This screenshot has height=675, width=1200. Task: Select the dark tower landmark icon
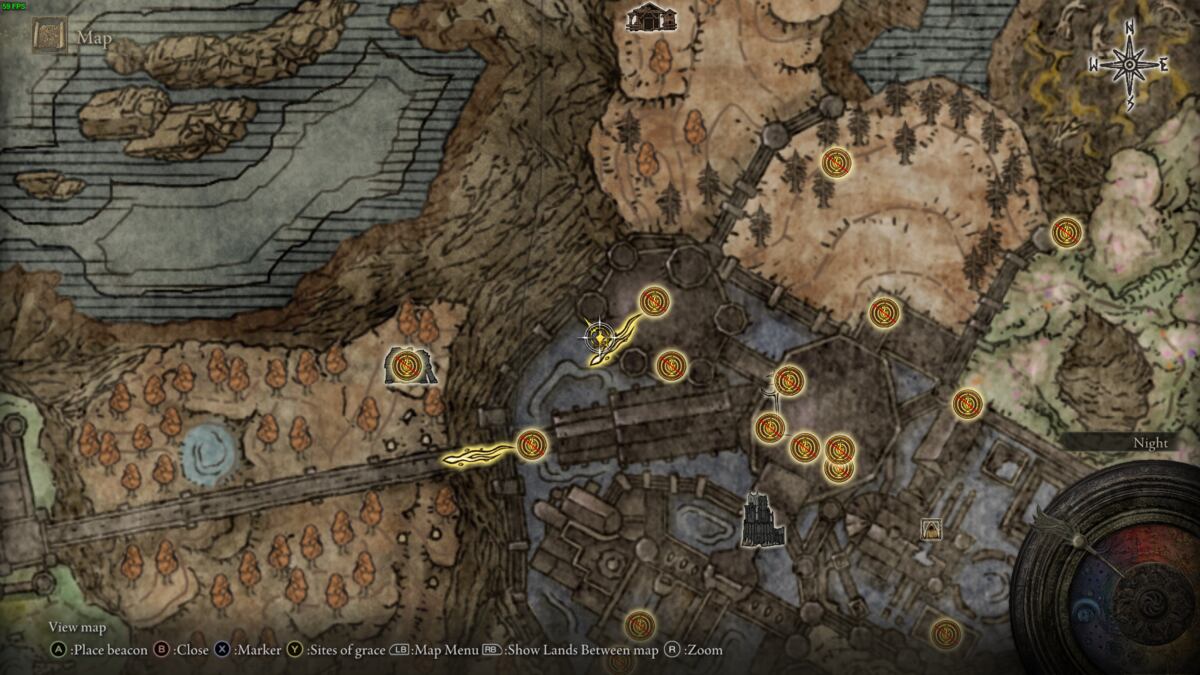[x=762, y=520]
